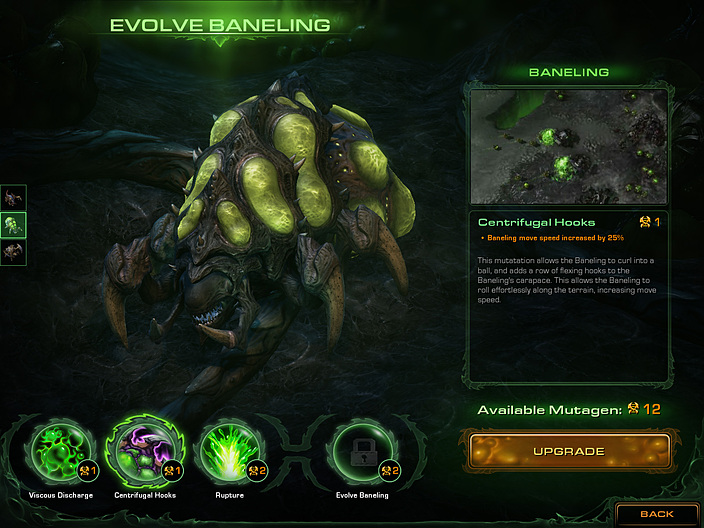Go back with the Back button
This screenshot has height=528, width=704.
(x=656, y=514)
